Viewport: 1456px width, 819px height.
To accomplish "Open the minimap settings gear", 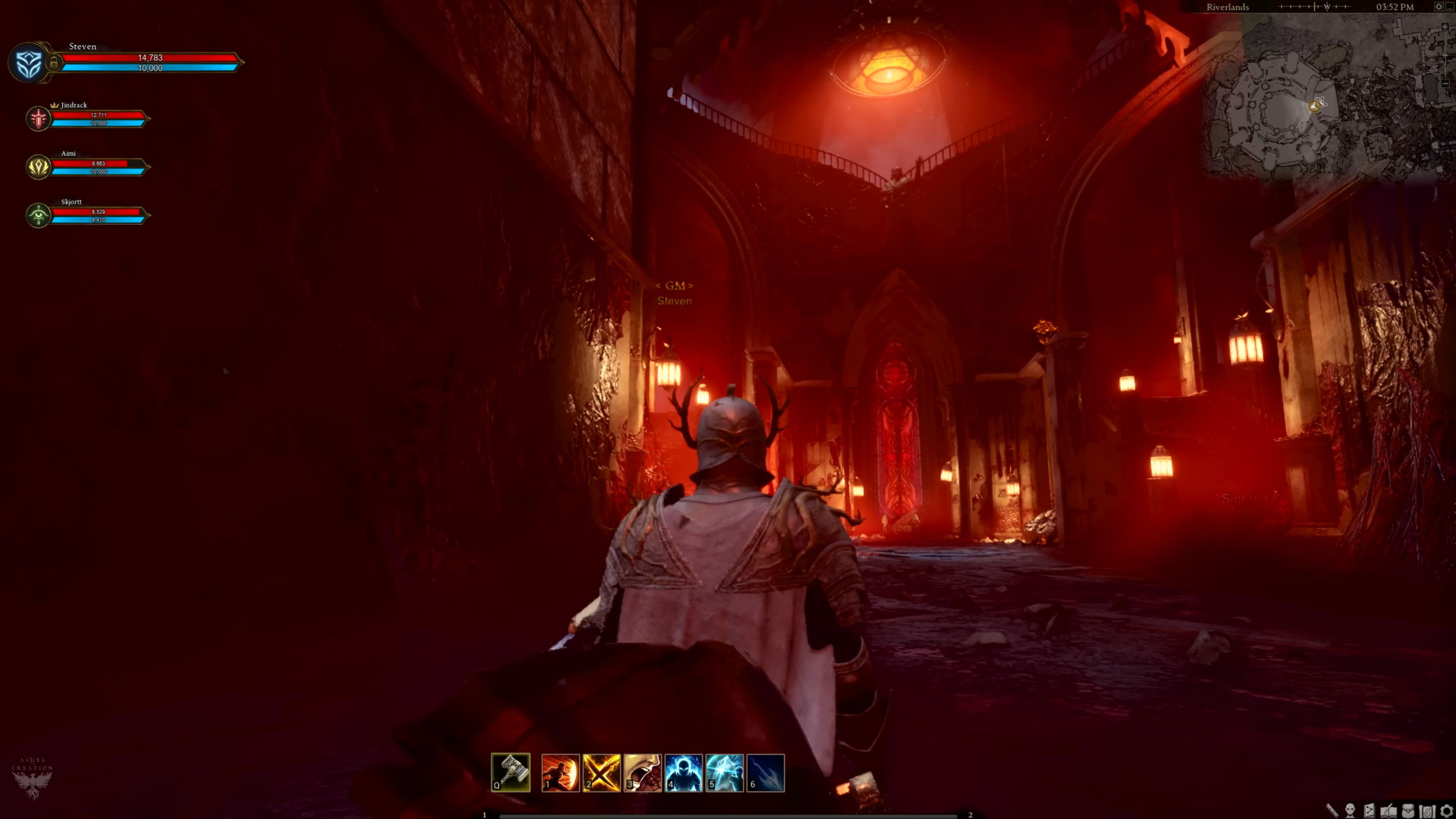I will pos(1438,7).
